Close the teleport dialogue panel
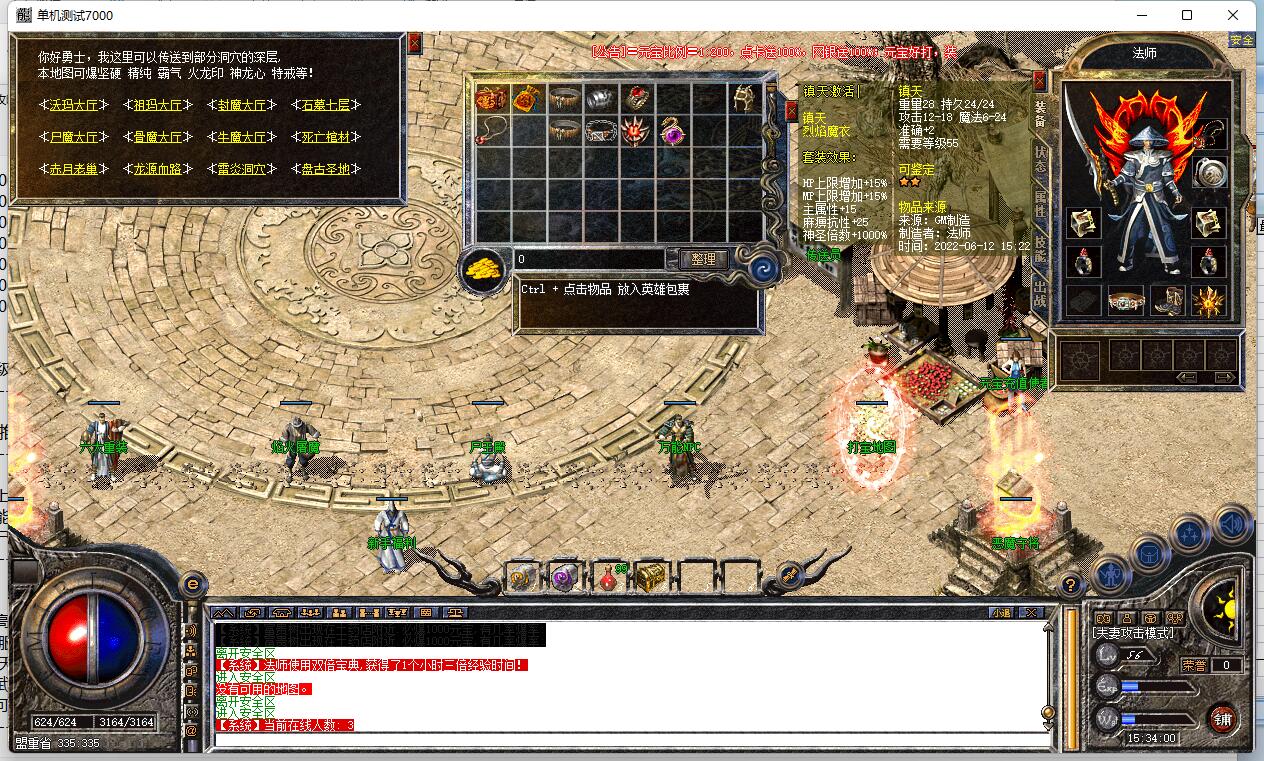The image size is (1264, 761). 414,43
